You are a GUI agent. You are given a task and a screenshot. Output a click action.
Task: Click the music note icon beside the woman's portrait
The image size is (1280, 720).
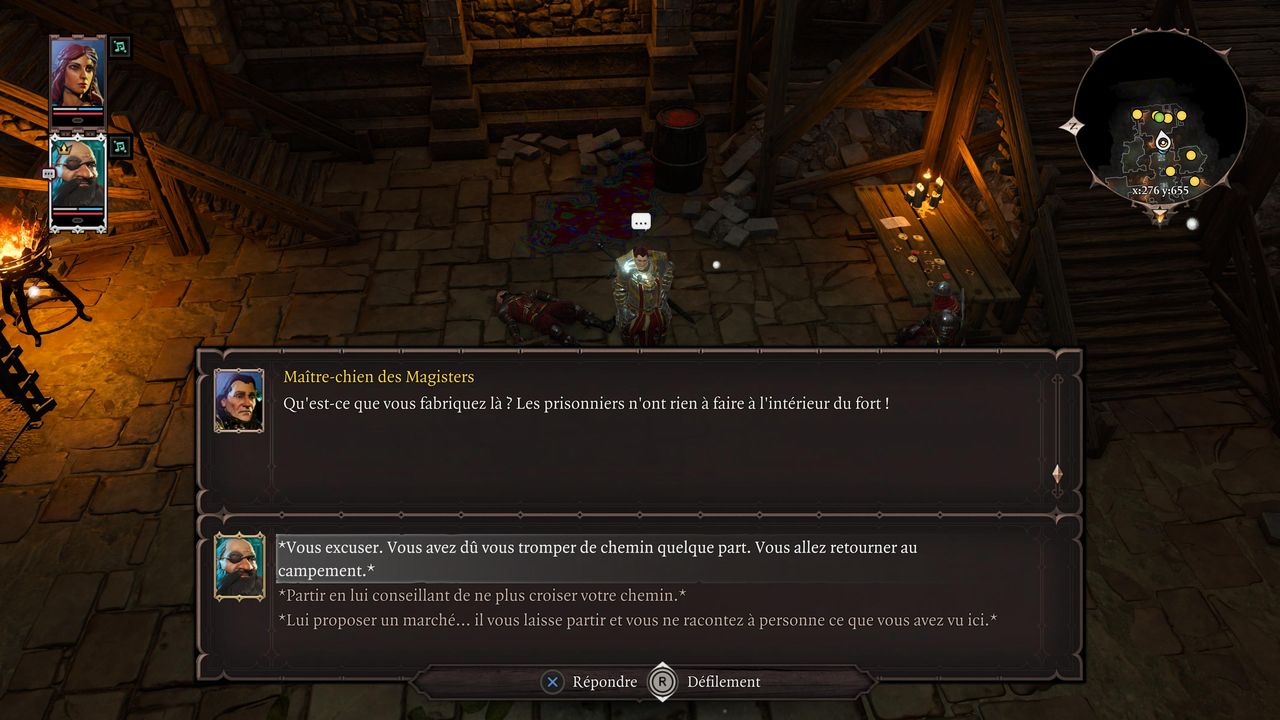point(120,46)
